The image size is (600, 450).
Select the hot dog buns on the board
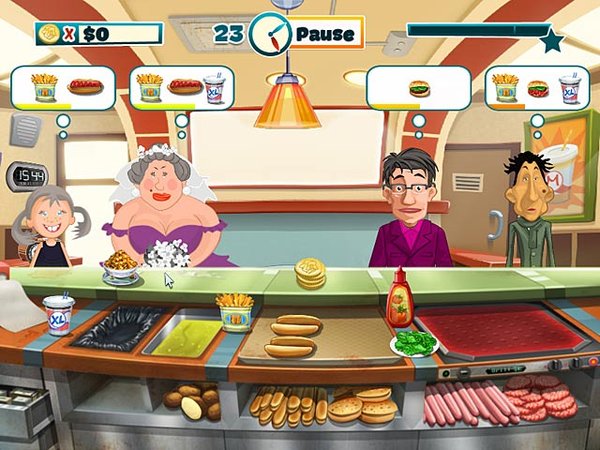click(291, 336)
